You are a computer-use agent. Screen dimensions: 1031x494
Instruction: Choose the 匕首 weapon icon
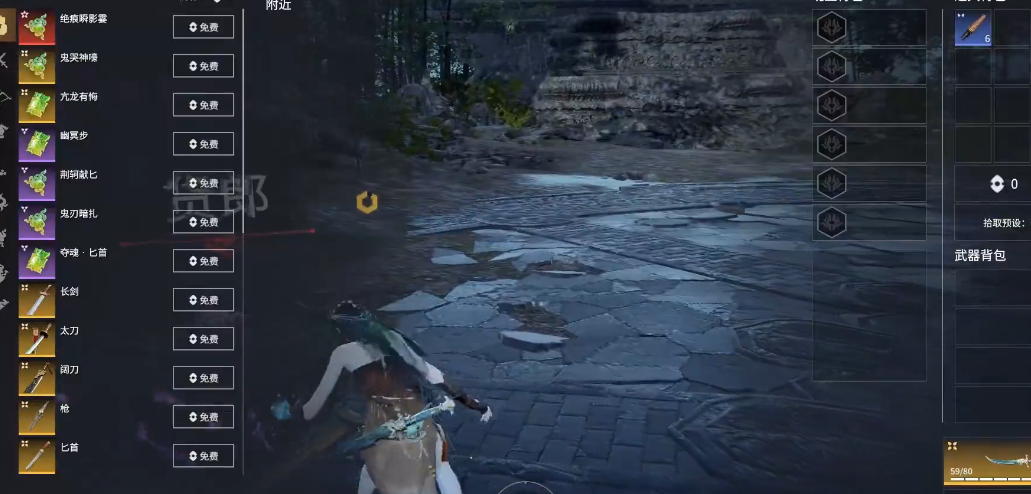click(x=37, y=457)
